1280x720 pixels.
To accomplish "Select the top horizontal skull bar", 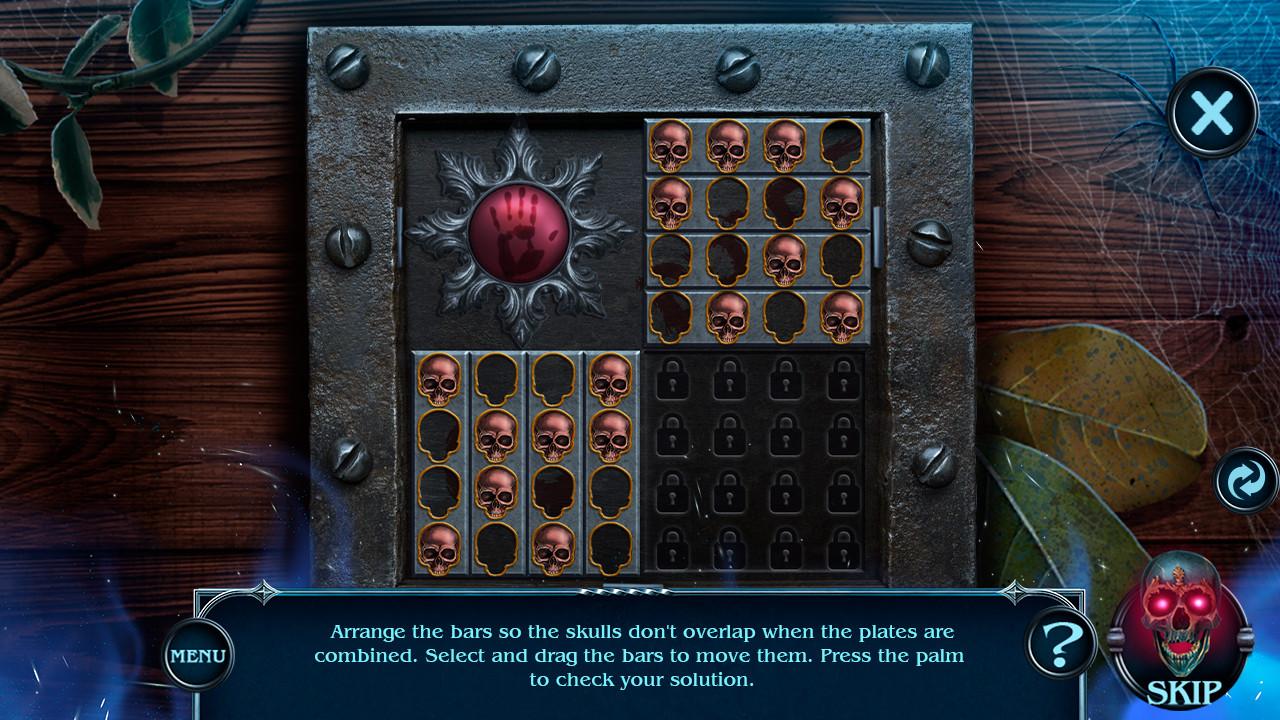I will coord(755,143).
